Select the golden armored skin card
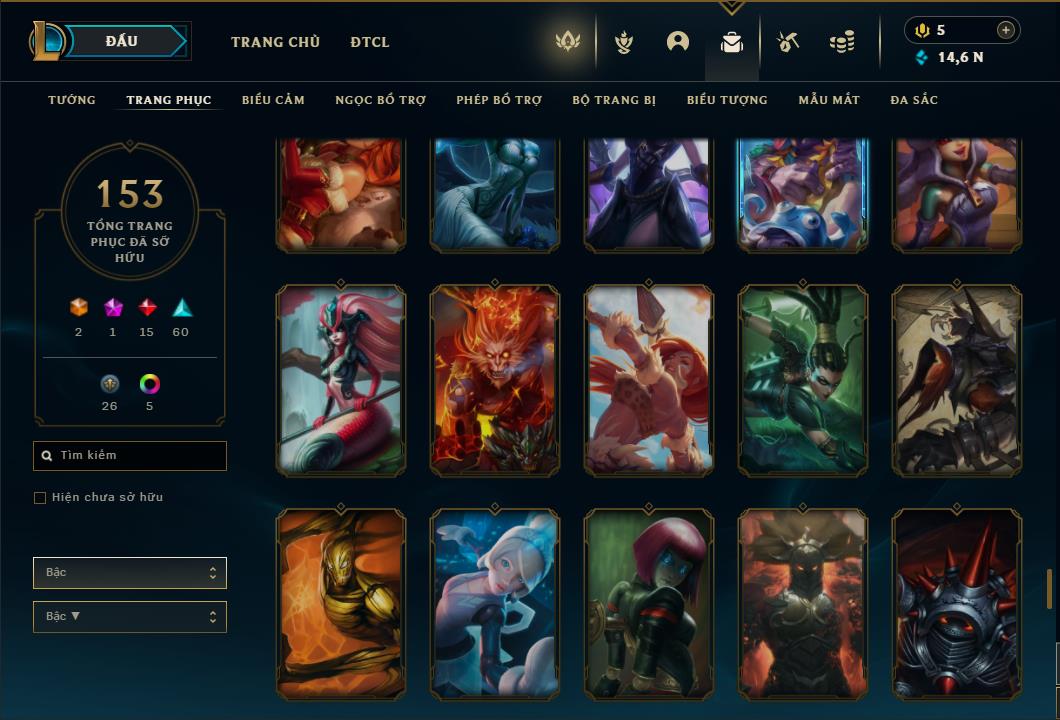The width and height of the screenshot is (1060, 720). pos(341,604)
